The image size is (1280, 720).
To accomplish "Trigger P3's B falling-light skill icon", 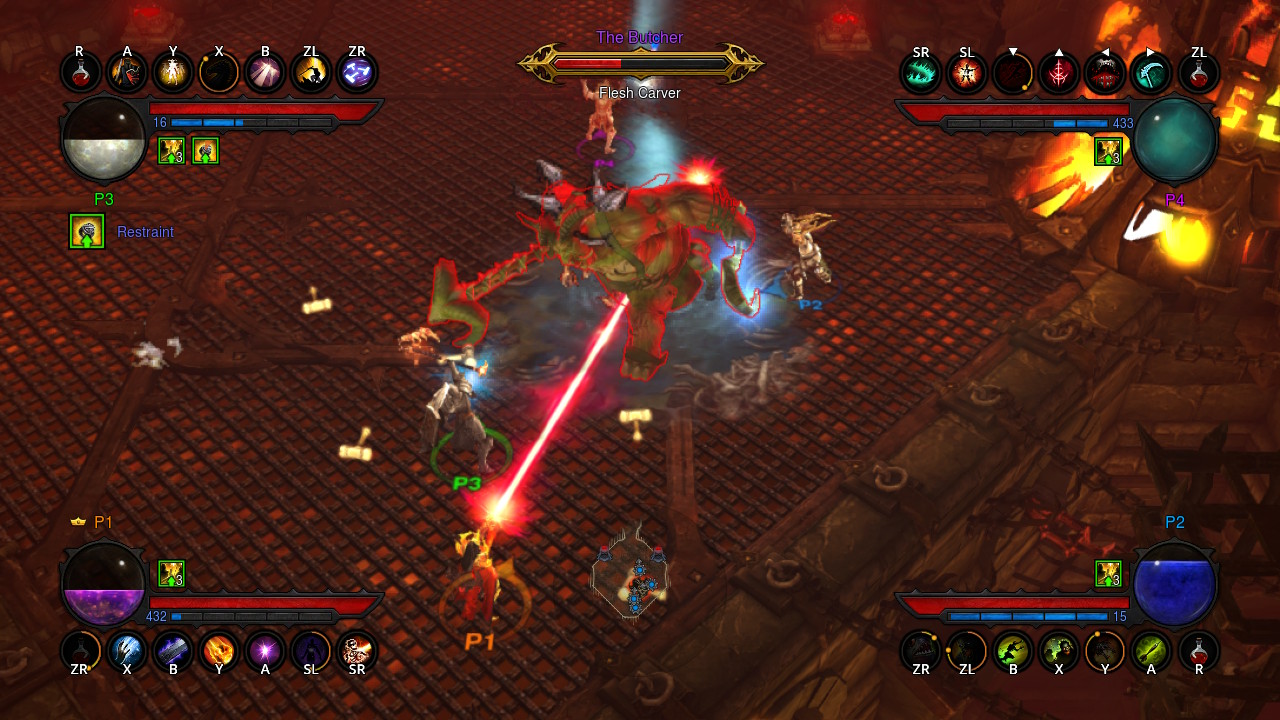I will pos(265,71).
